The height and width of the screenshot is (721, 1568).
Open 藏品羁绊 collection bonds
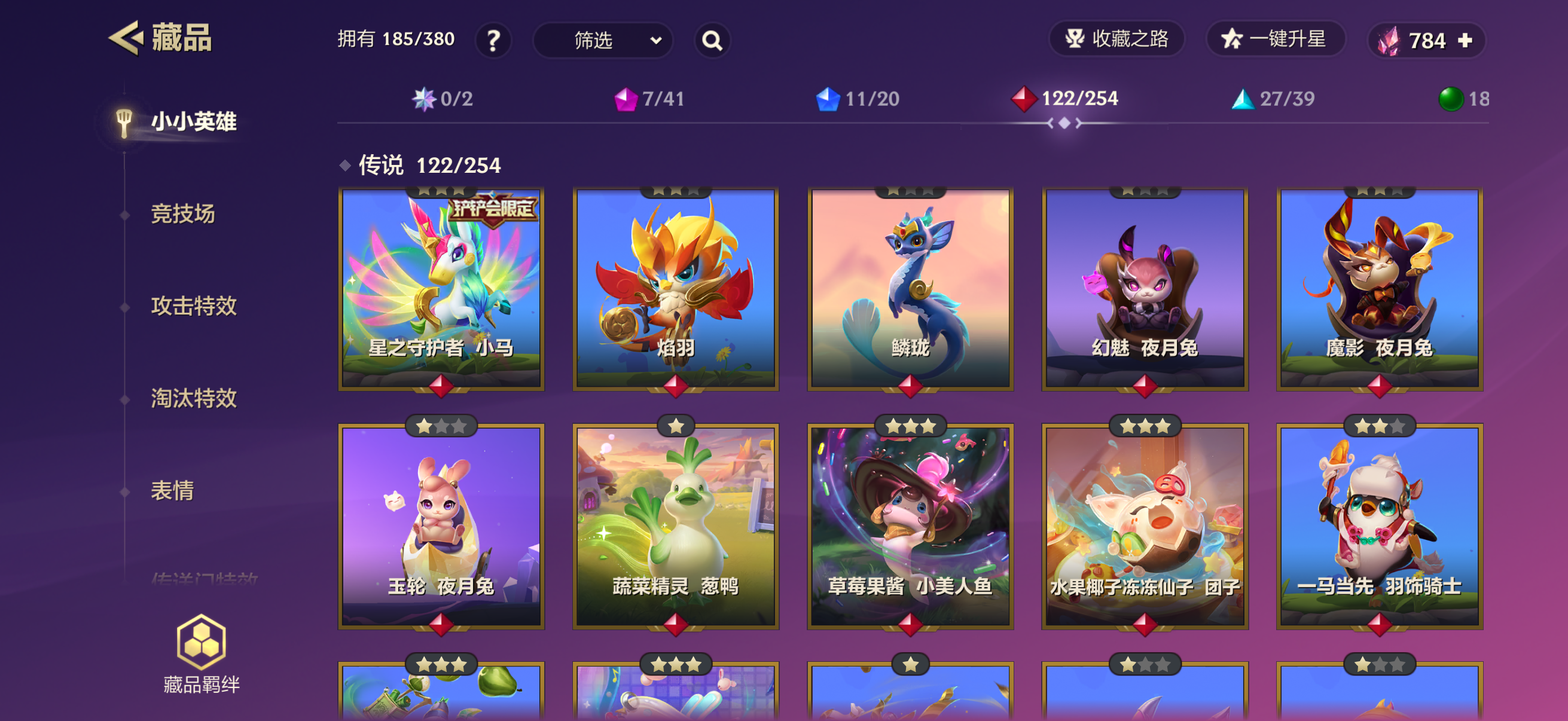pyautogui.click(x=202, y=654)
